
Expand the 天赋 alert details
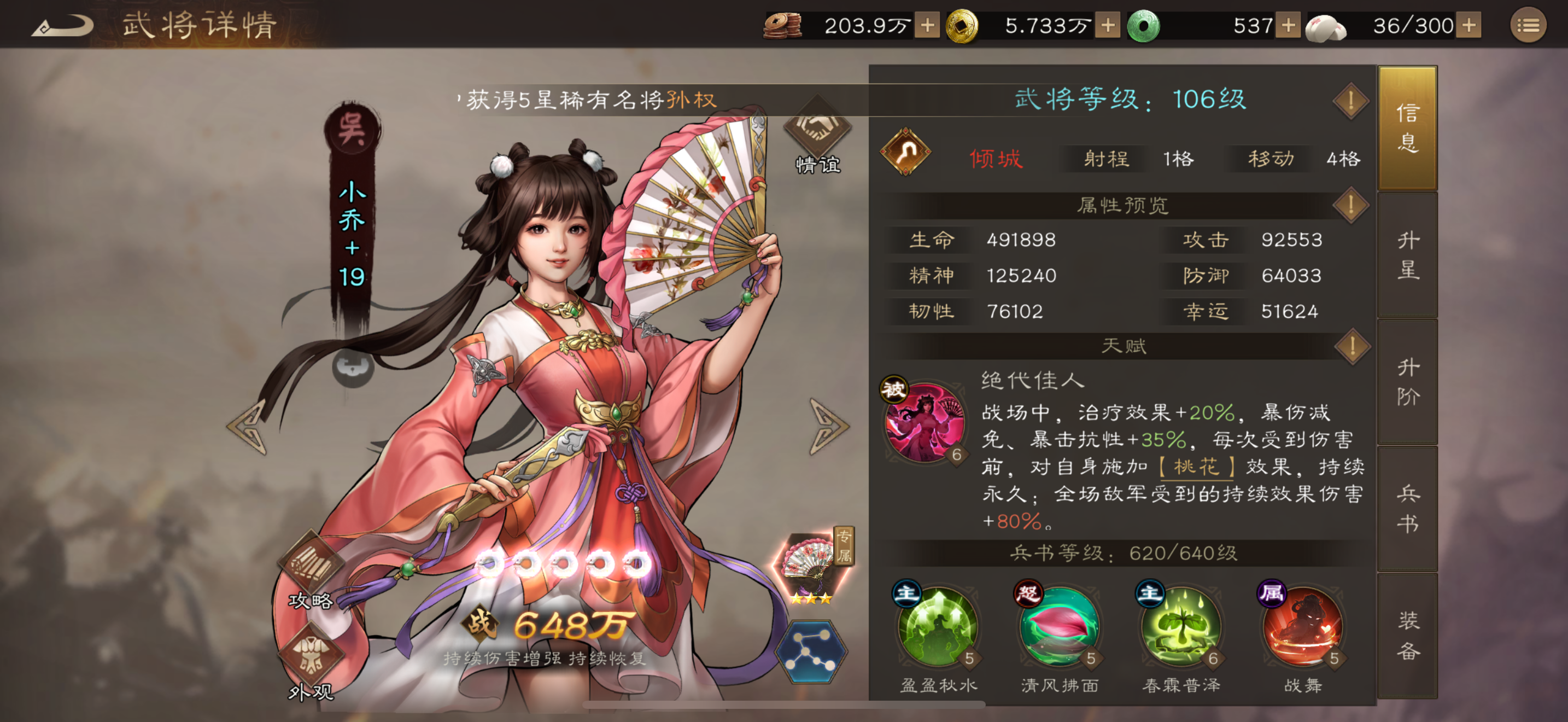click(x=1353, y=348)
